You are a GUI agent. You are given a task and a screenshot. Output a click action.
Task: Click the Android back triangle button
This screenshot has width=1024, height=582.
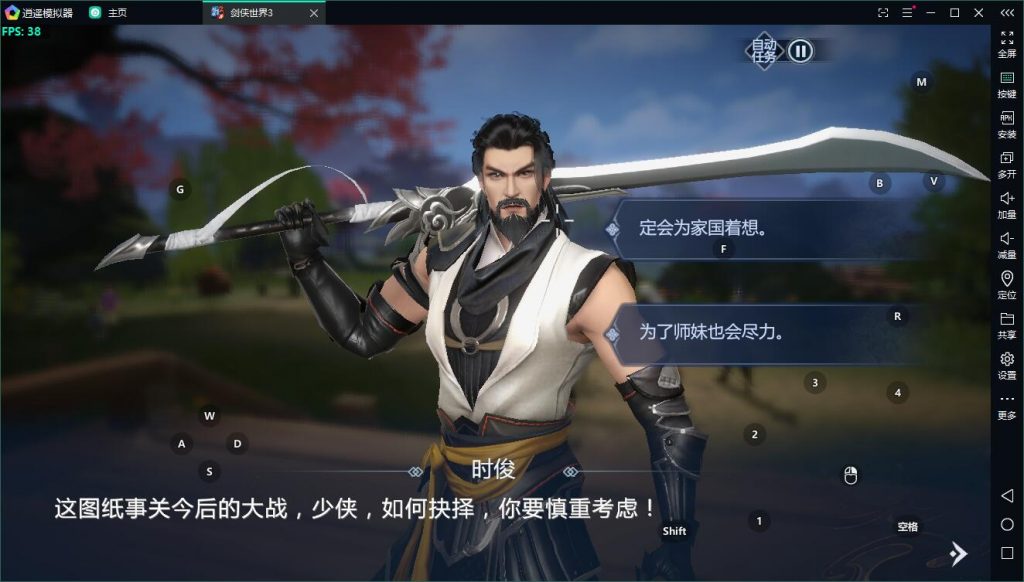1007,496
